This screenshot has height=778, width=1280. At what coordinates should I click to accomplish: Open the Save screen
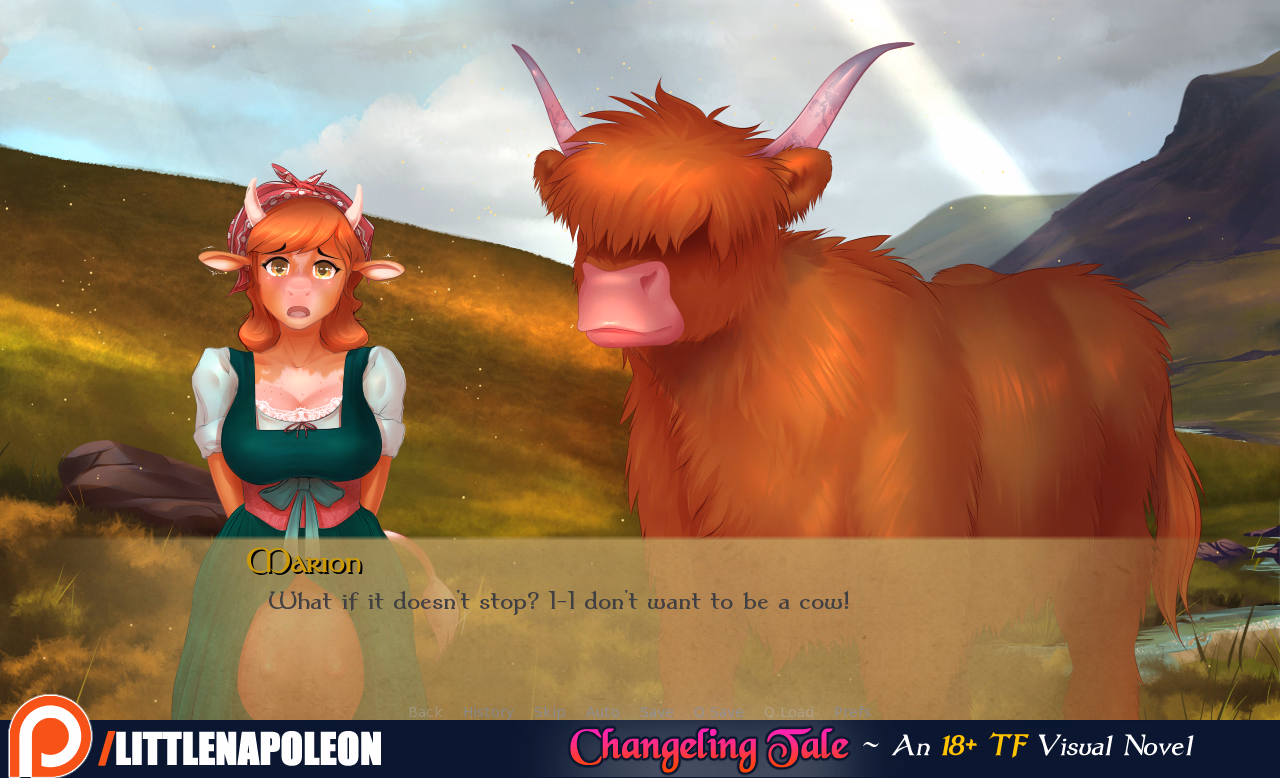click(656, 712)
